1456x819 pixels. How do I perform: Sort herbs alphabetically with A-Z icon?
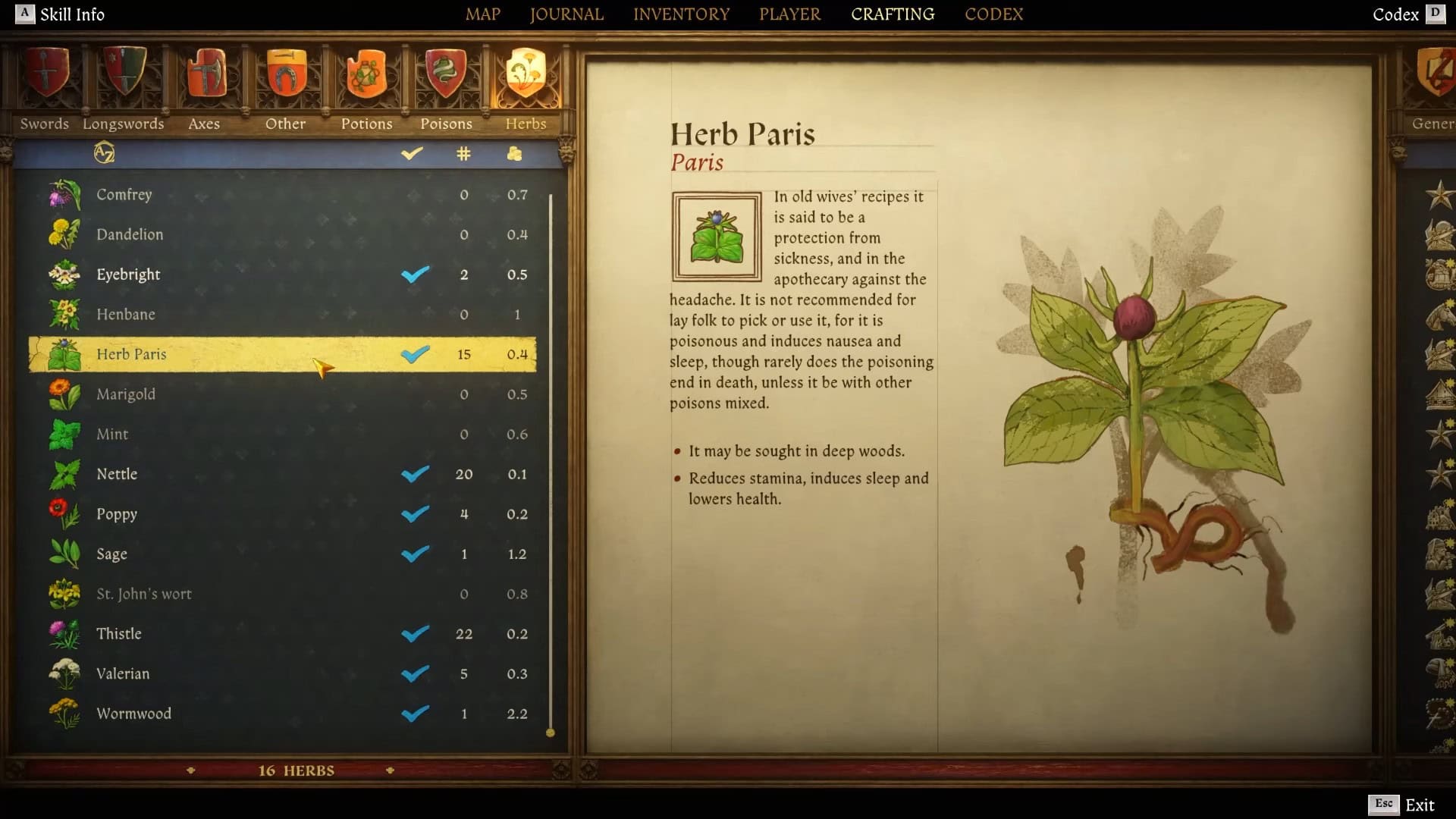[x=104, y=153]
